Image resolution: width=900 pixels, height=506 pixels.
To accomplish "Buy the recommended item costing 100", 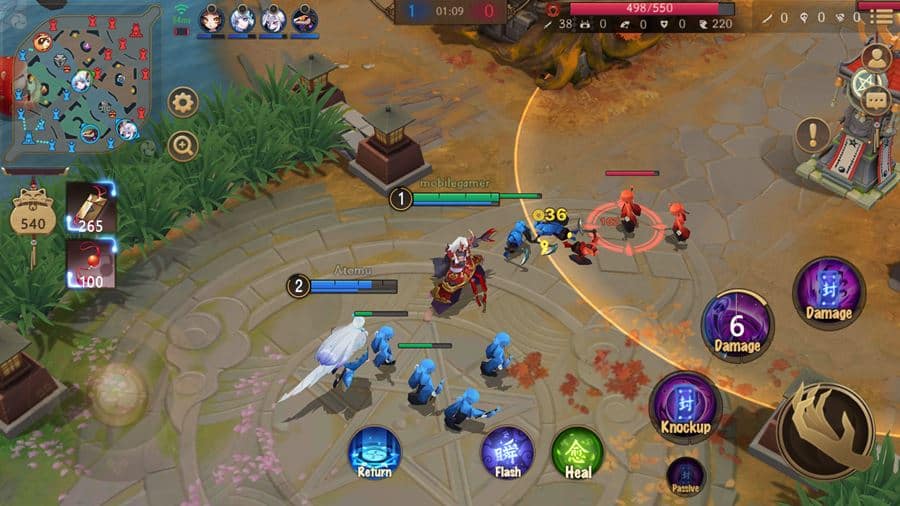I will click(x=91, y=264).
